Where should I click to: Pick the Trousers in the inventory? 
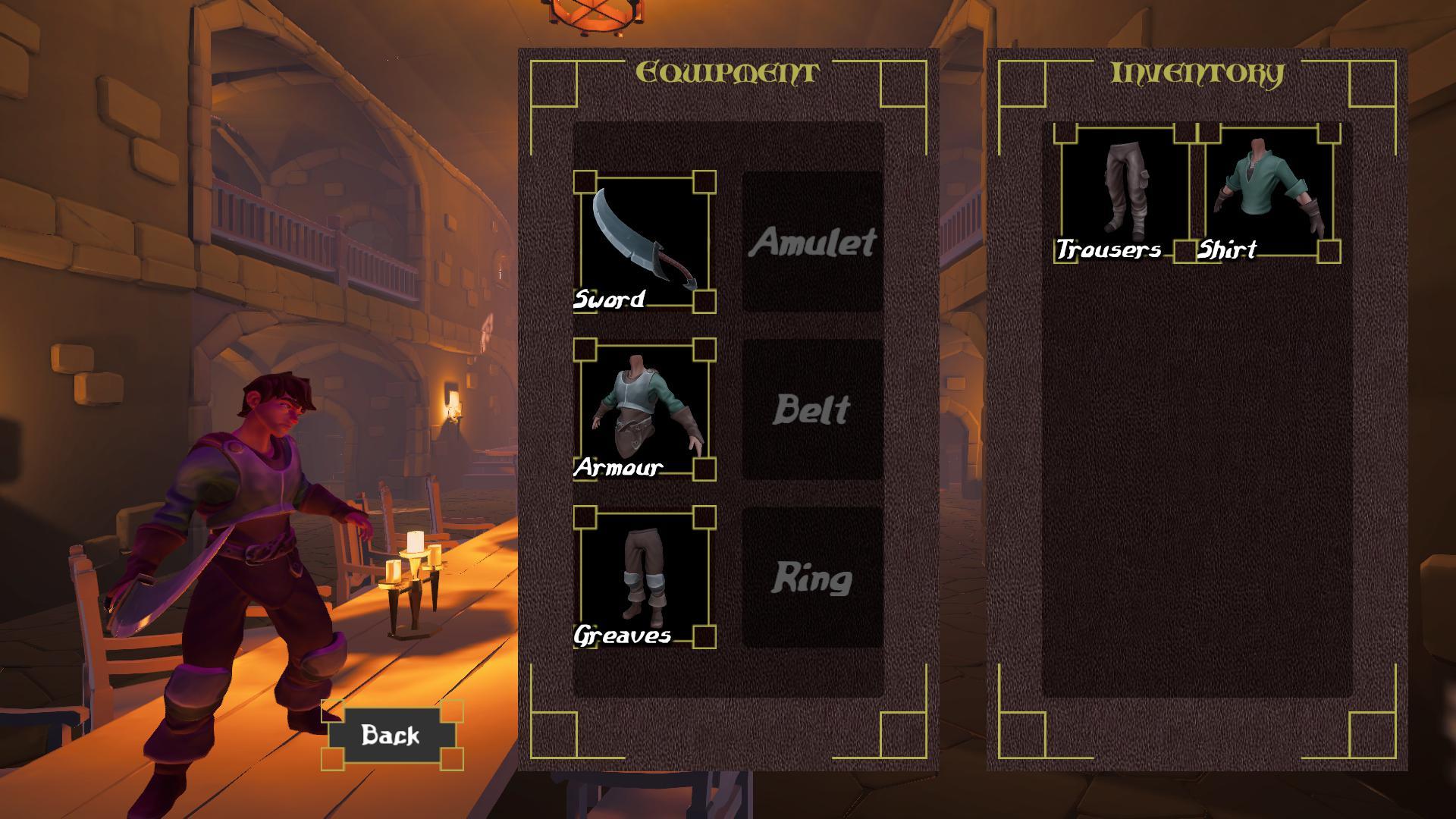pyautogui.click(x=1125, y=193)
